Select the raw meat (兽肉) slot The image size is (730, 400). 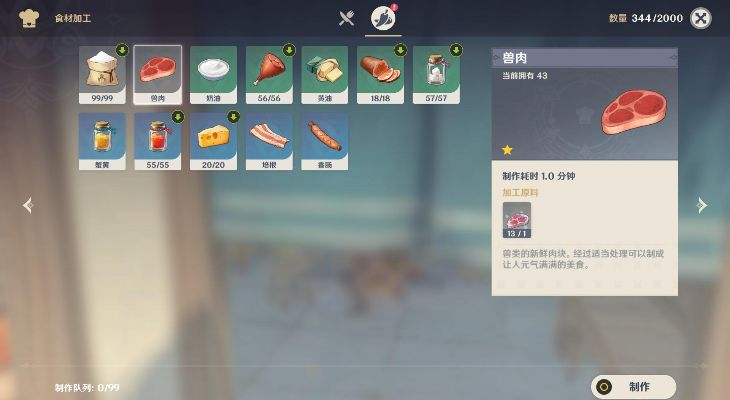coord(158,72)
